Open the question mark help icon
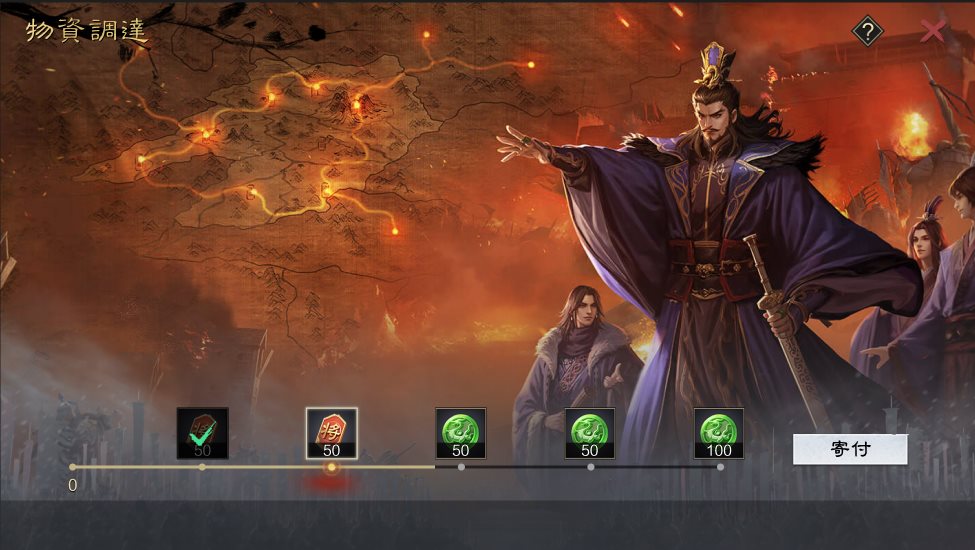Screen dimensions: 975x550 click(x=867, y=32)
